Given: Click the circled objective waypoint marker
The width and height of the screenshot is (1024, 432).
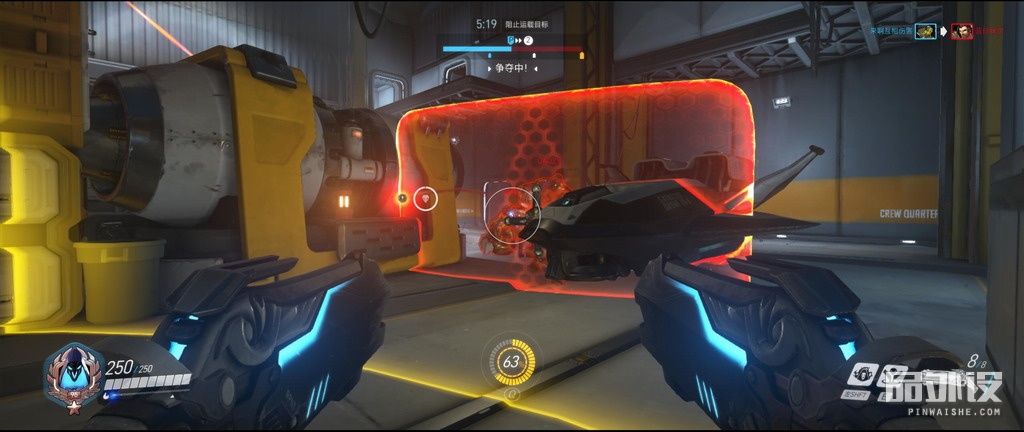Looking at the screenshot, I should pyautogui.click(x=426, y=198).
